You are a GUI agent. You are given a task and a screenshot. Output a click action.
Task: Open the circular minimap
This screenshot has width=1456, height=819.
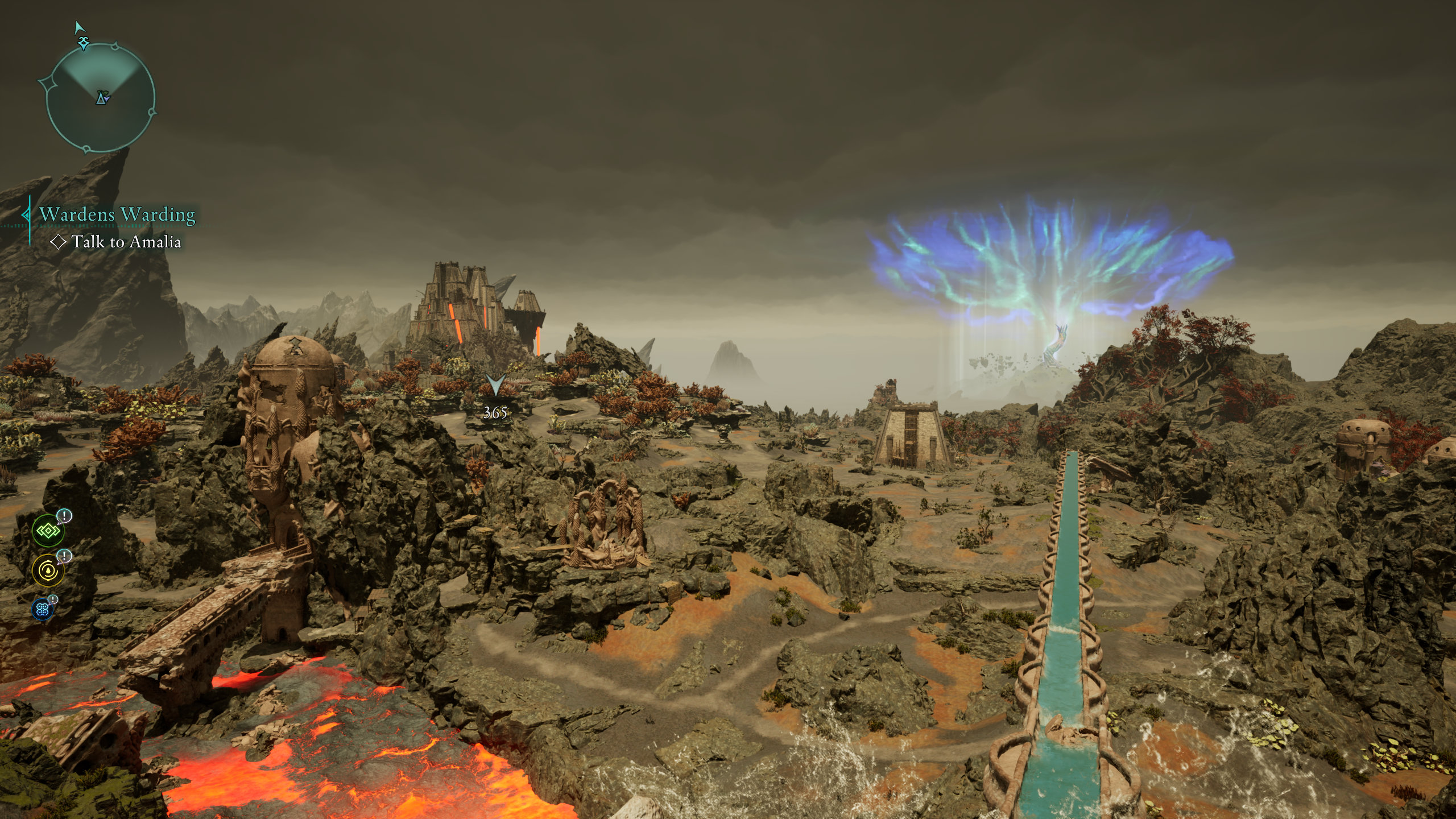coord(100,98)
